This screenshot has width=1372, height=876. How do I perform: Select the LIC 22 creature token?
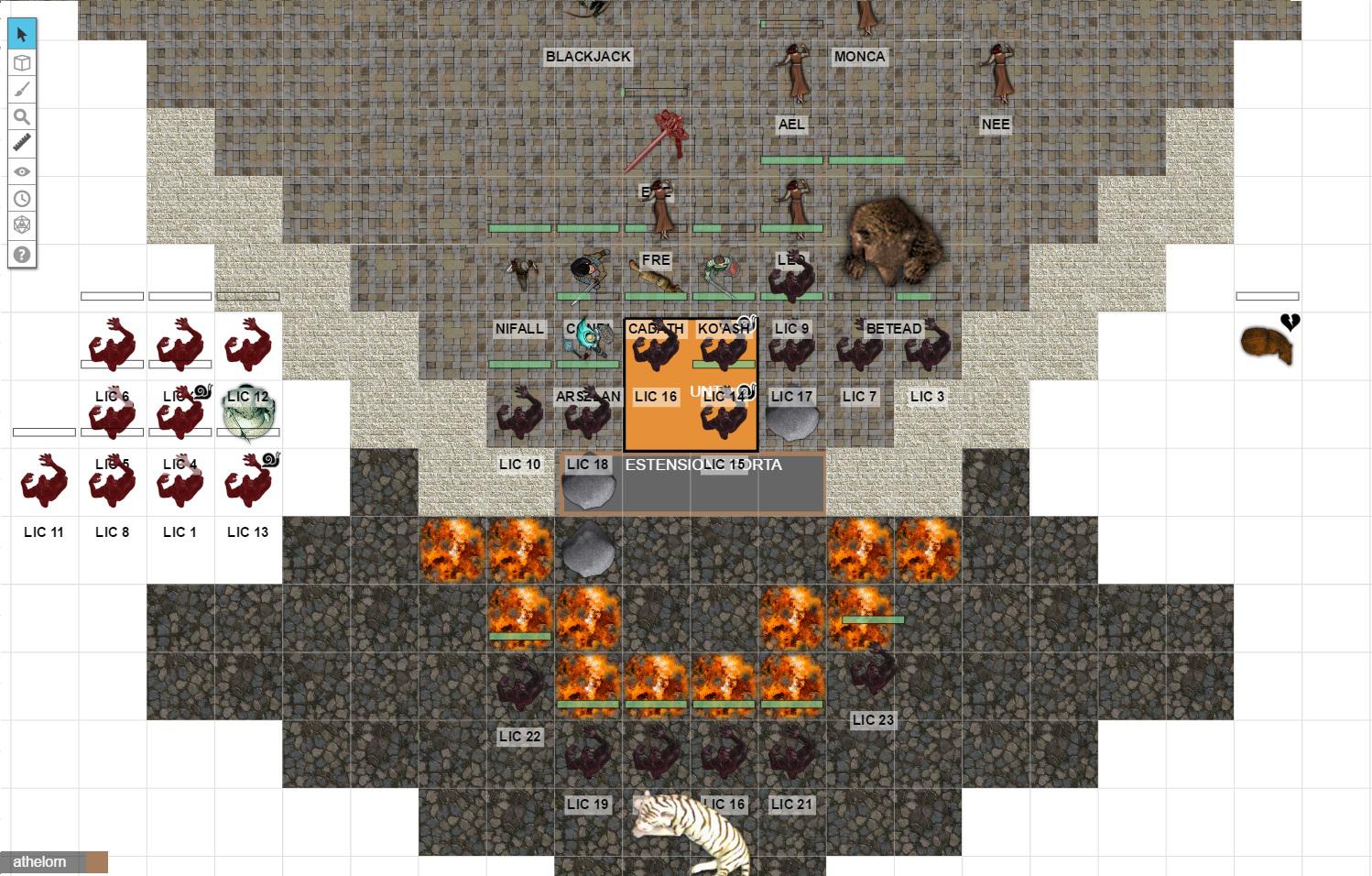tap(520, 686)
